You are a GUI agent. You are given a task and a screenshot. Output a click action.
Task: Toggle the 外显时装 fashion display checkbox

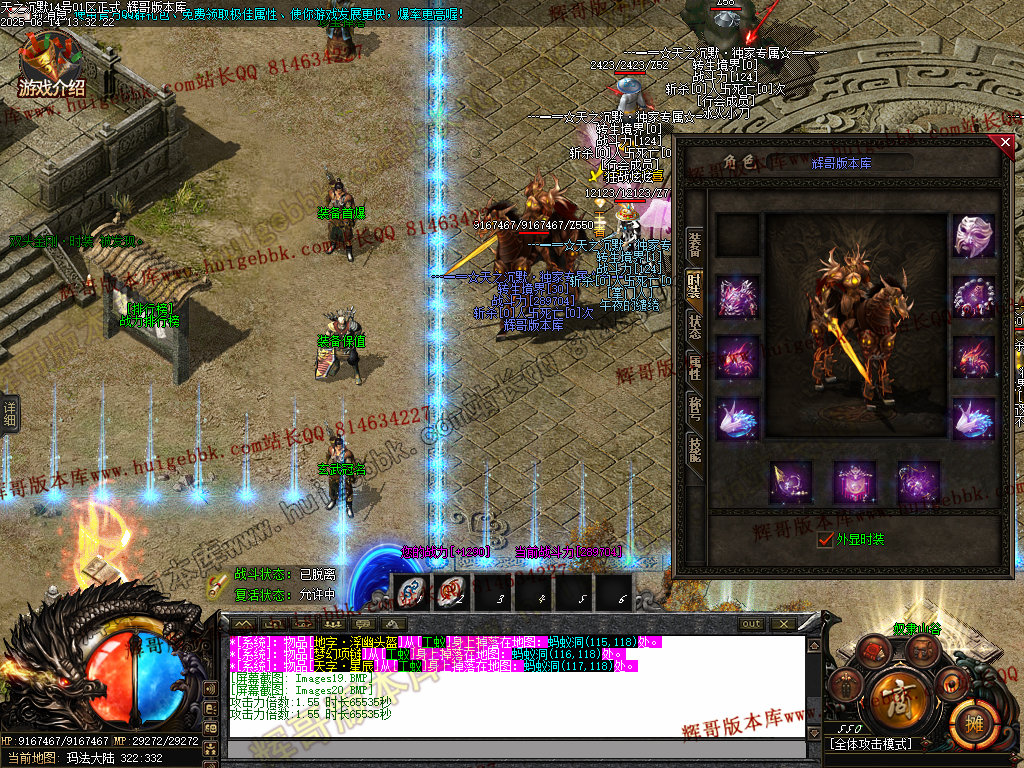[825, 540]
